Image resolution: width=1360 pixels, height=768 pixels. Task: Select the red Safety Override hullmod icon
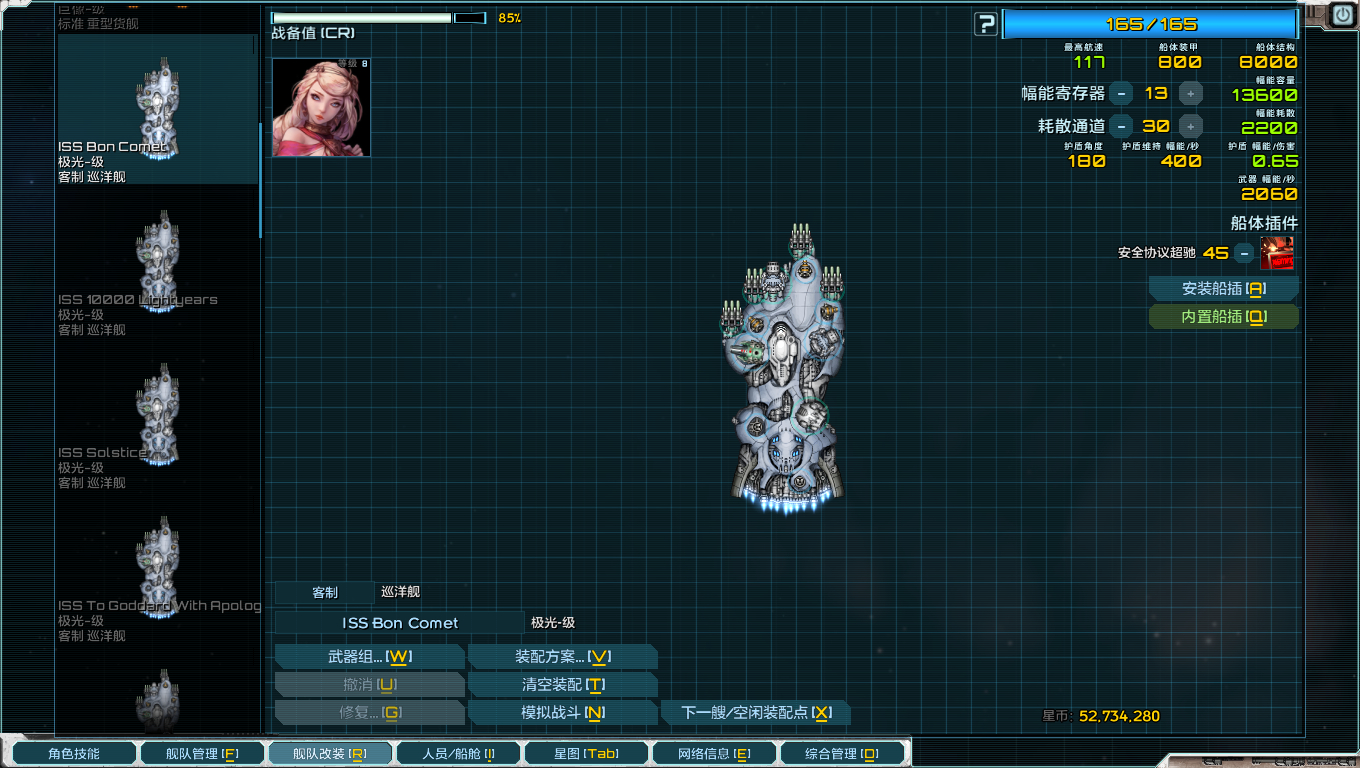point(1277,254)
